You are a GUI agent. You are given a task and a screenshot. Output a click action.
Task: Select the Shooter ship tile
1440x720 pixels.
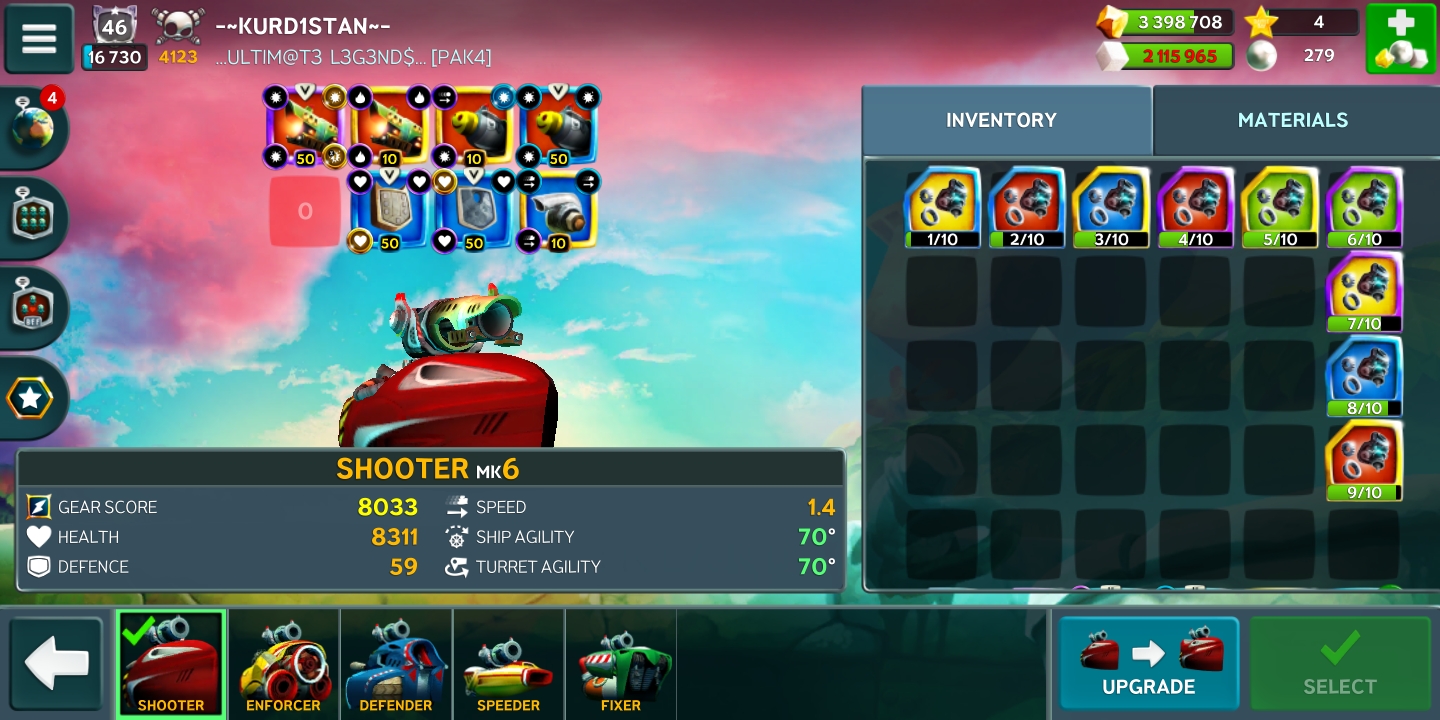pos(171,665)
